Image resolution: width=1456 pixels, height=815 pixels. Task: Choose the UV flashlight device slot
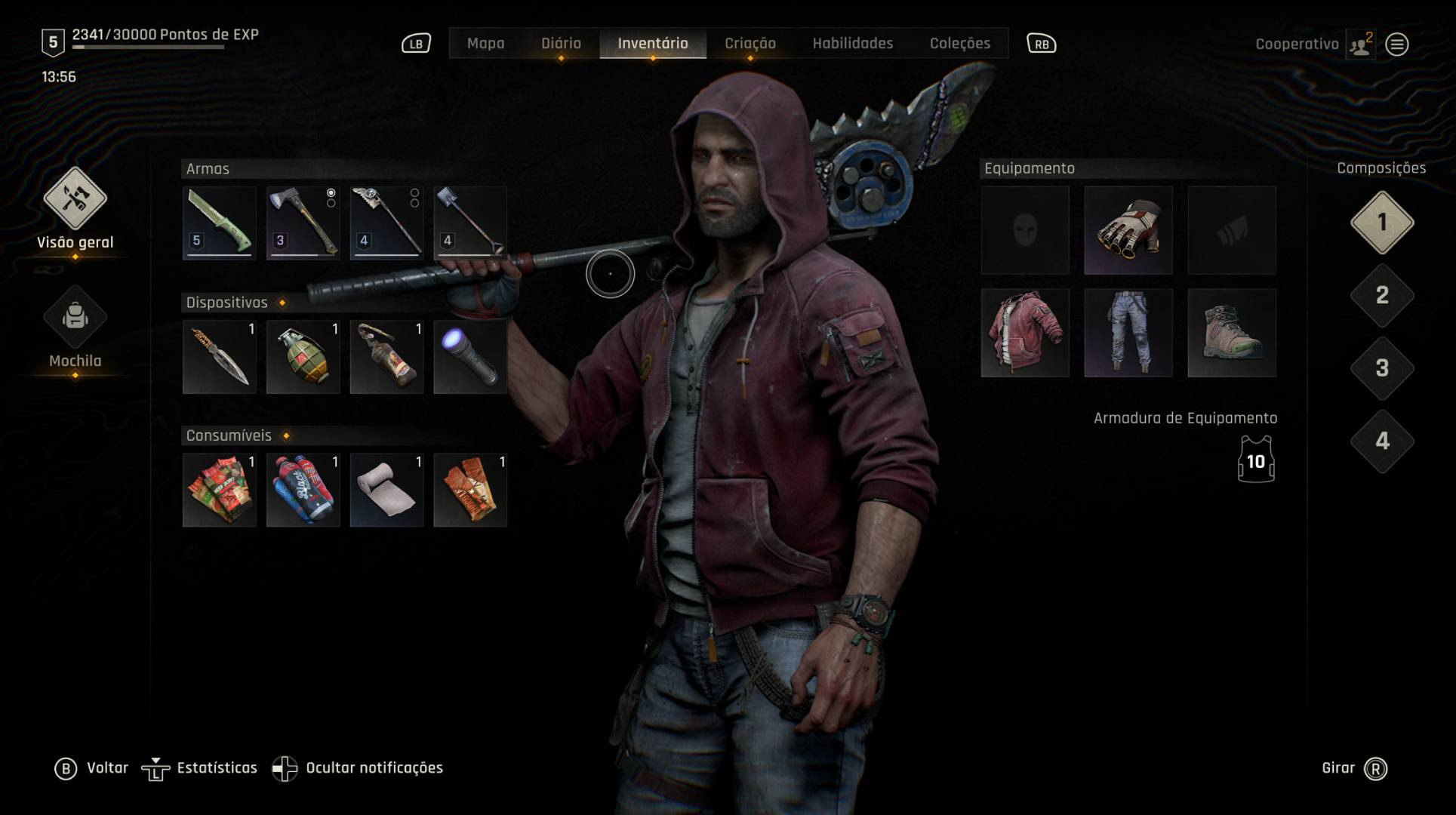470,357
